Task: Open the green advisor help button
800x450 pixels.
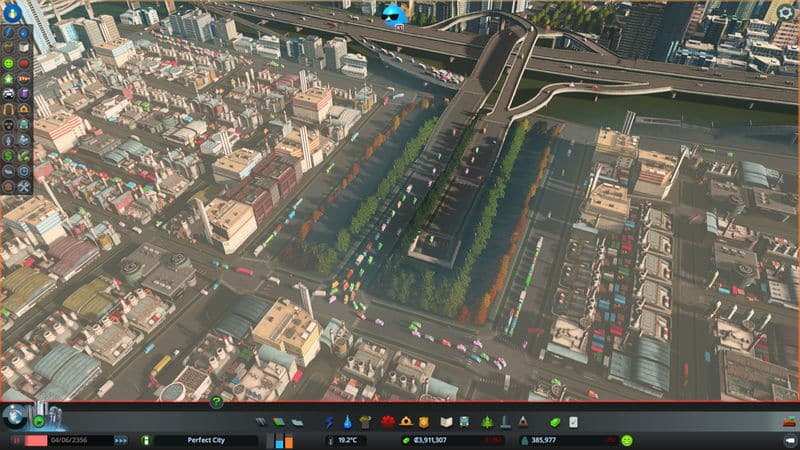Action: point(216,402)
